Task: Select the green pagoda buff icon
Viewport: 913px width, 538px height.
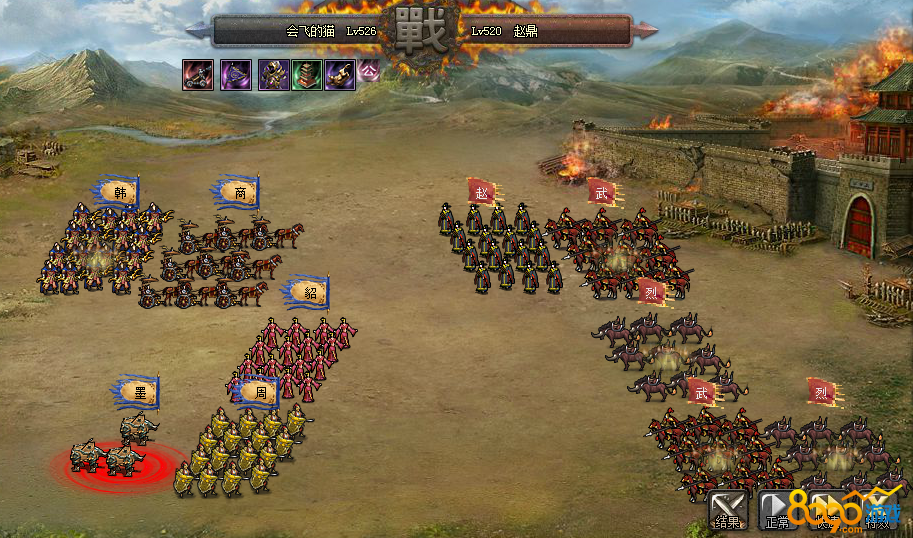Action: point(307,74)
